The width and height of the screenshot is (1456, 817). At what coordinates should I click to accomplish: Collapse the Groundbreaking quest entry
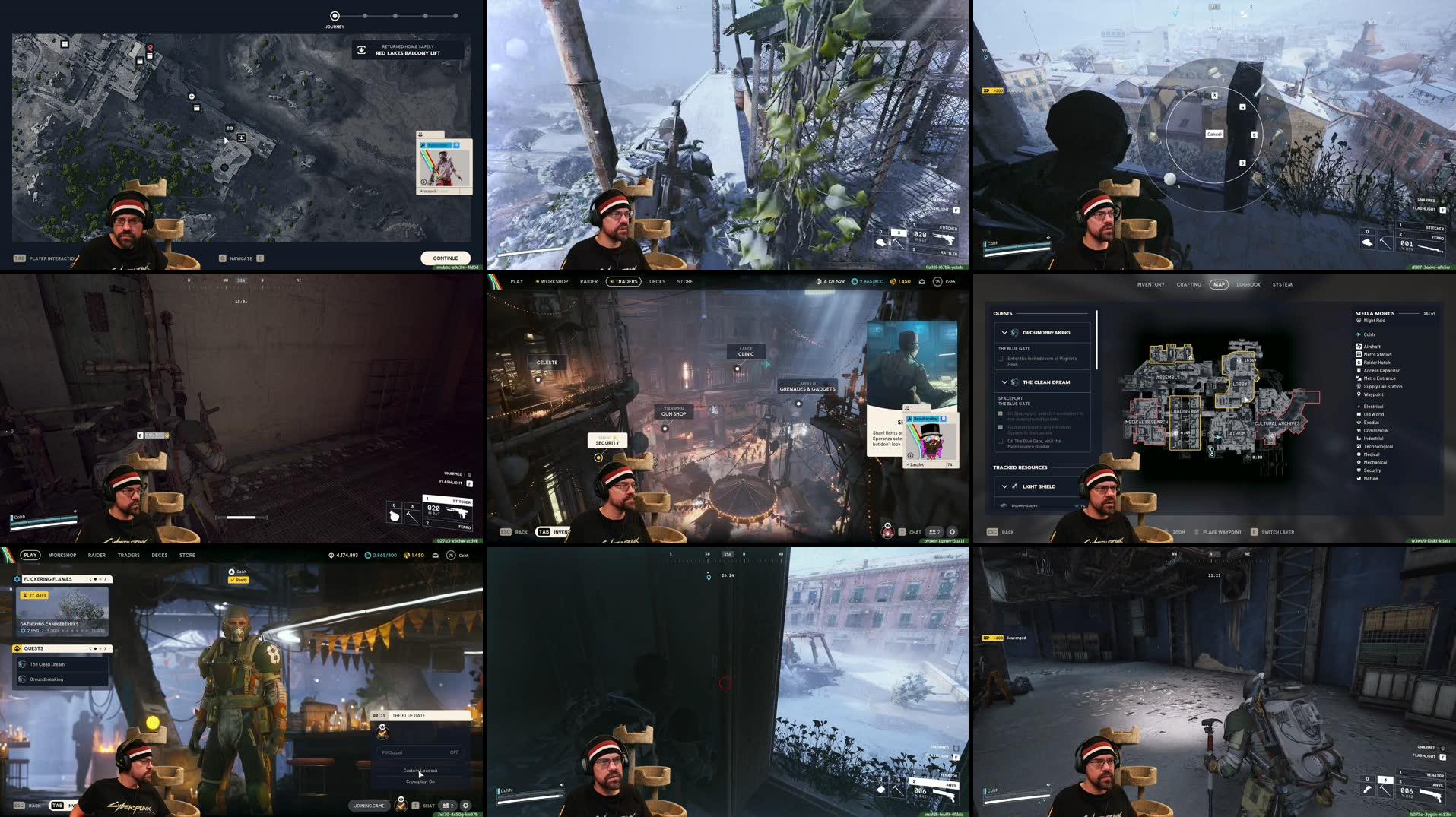1004,332
